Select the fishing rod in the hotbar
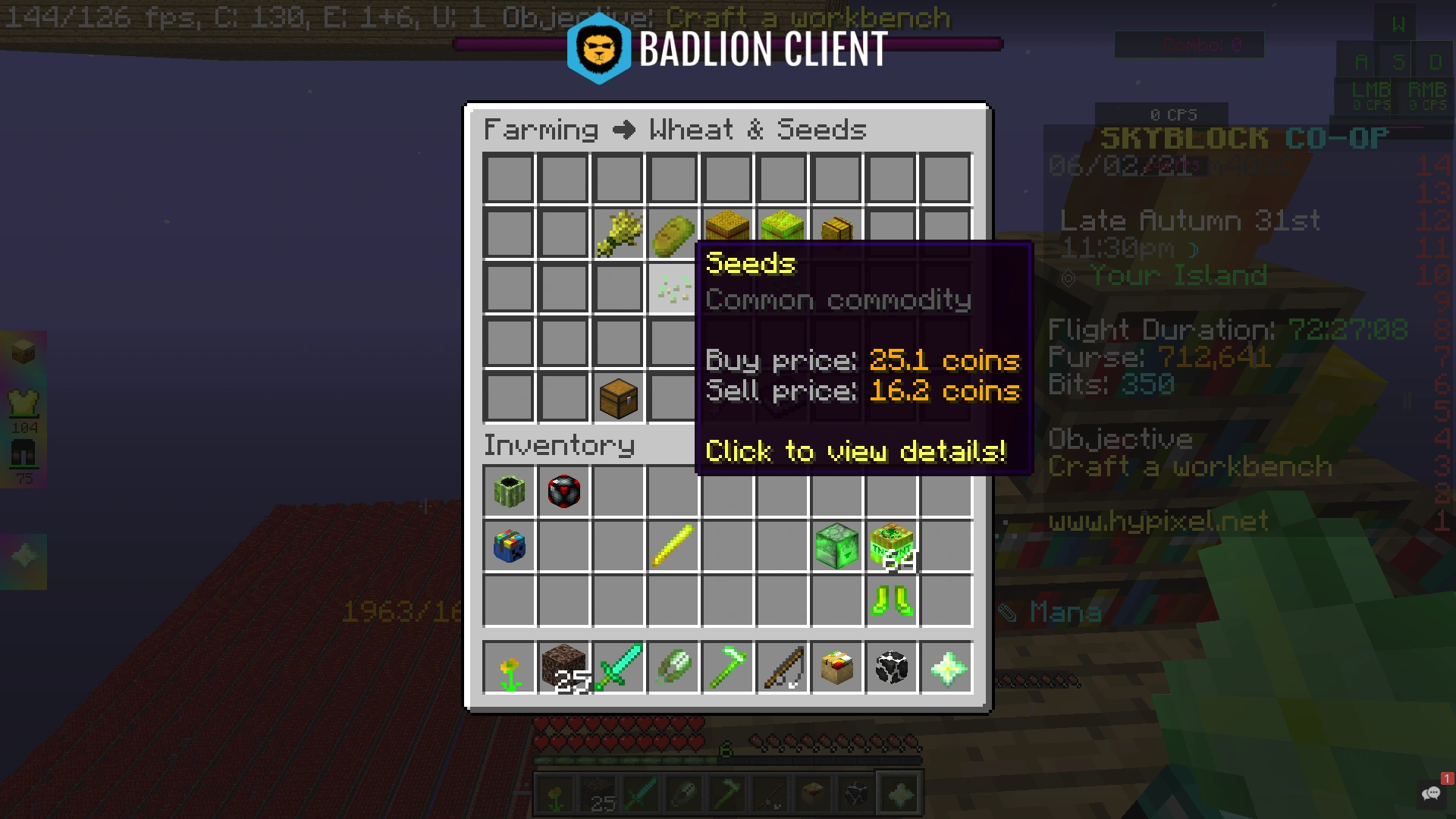Screen dimensions: 1456x819 click(x=782, y=667)
